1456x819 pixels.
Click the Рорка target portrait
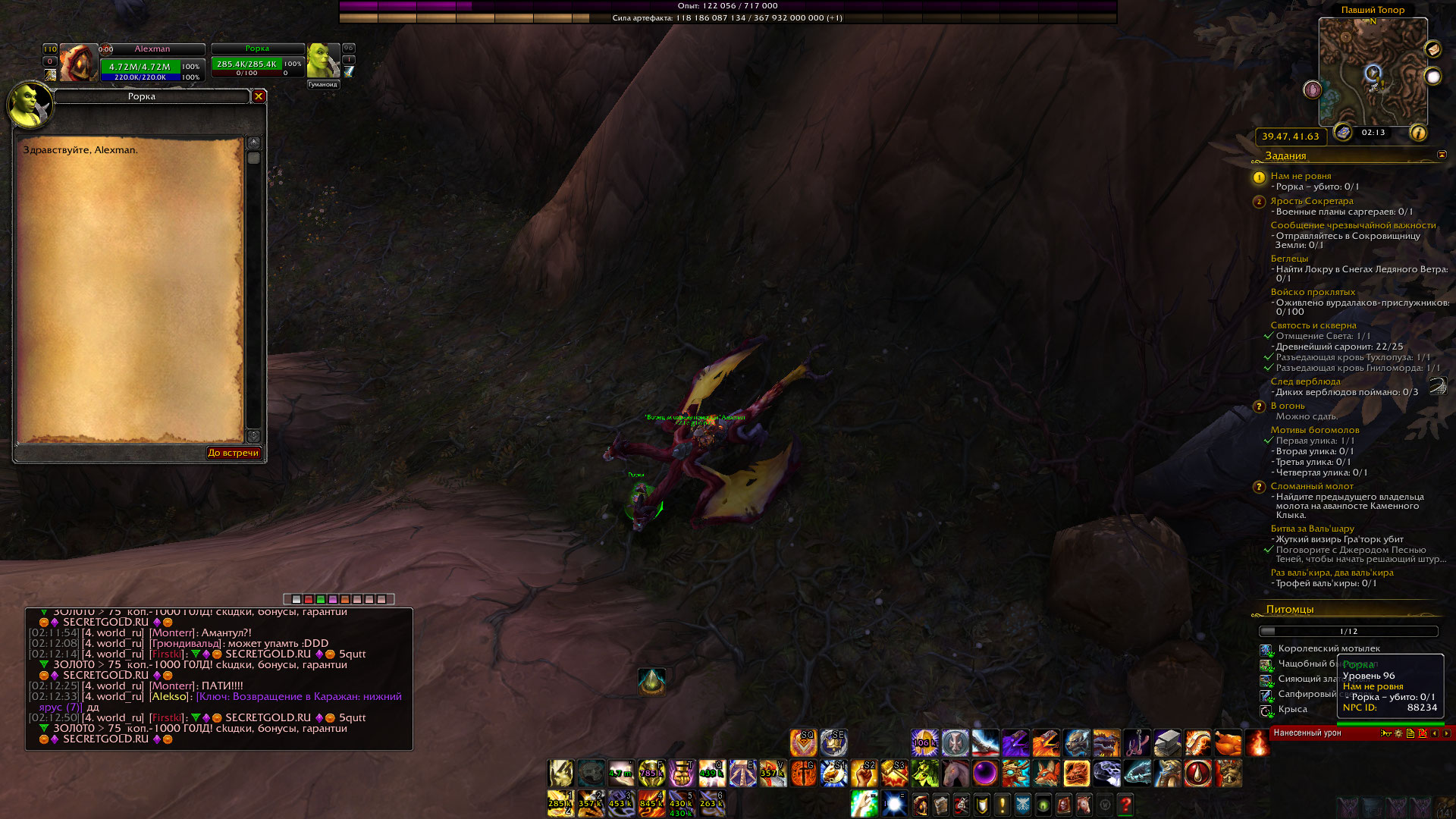pos(323,61)
